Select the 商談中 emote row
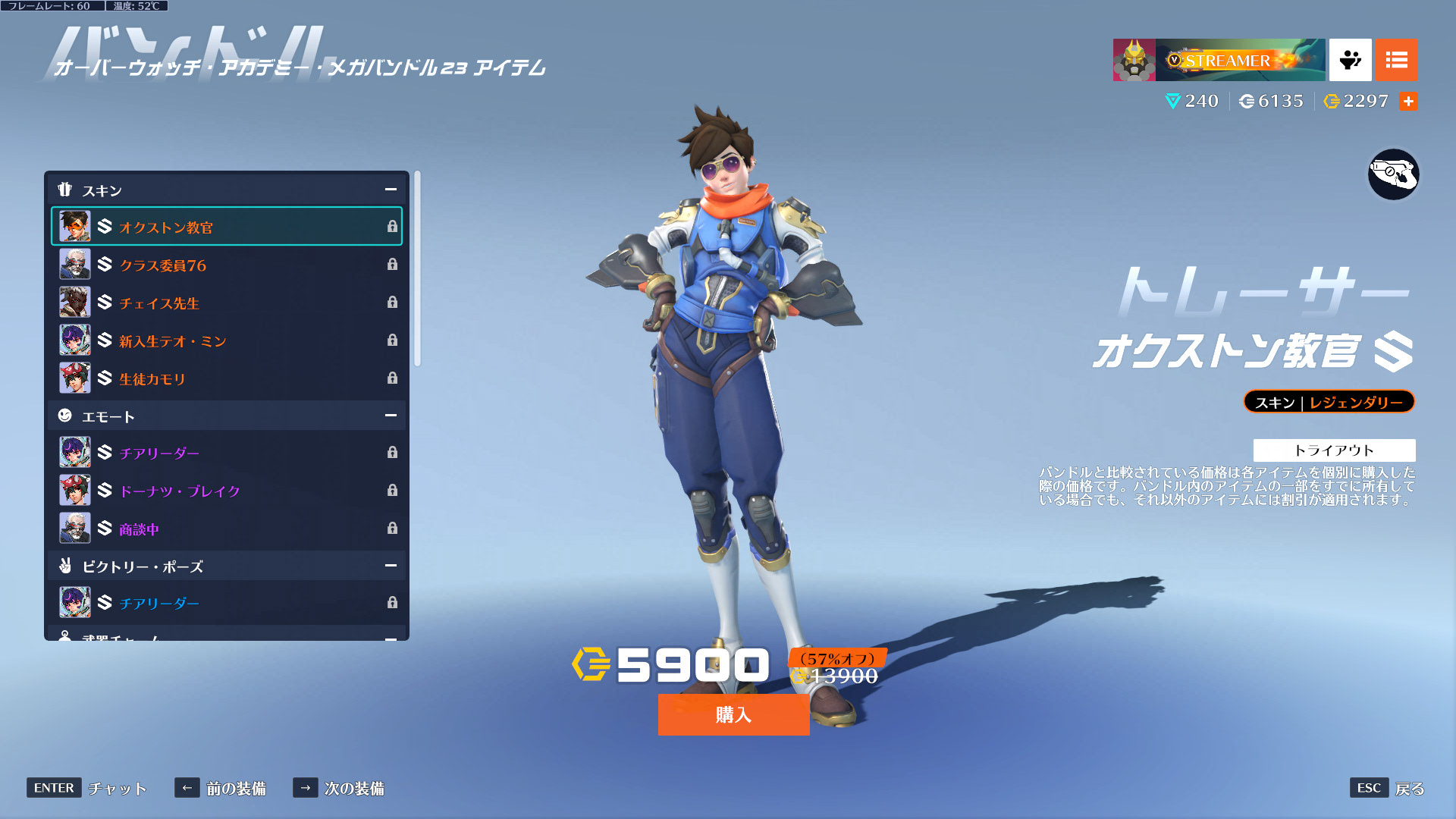This screenshot has width=1456, height=819. 226,529
